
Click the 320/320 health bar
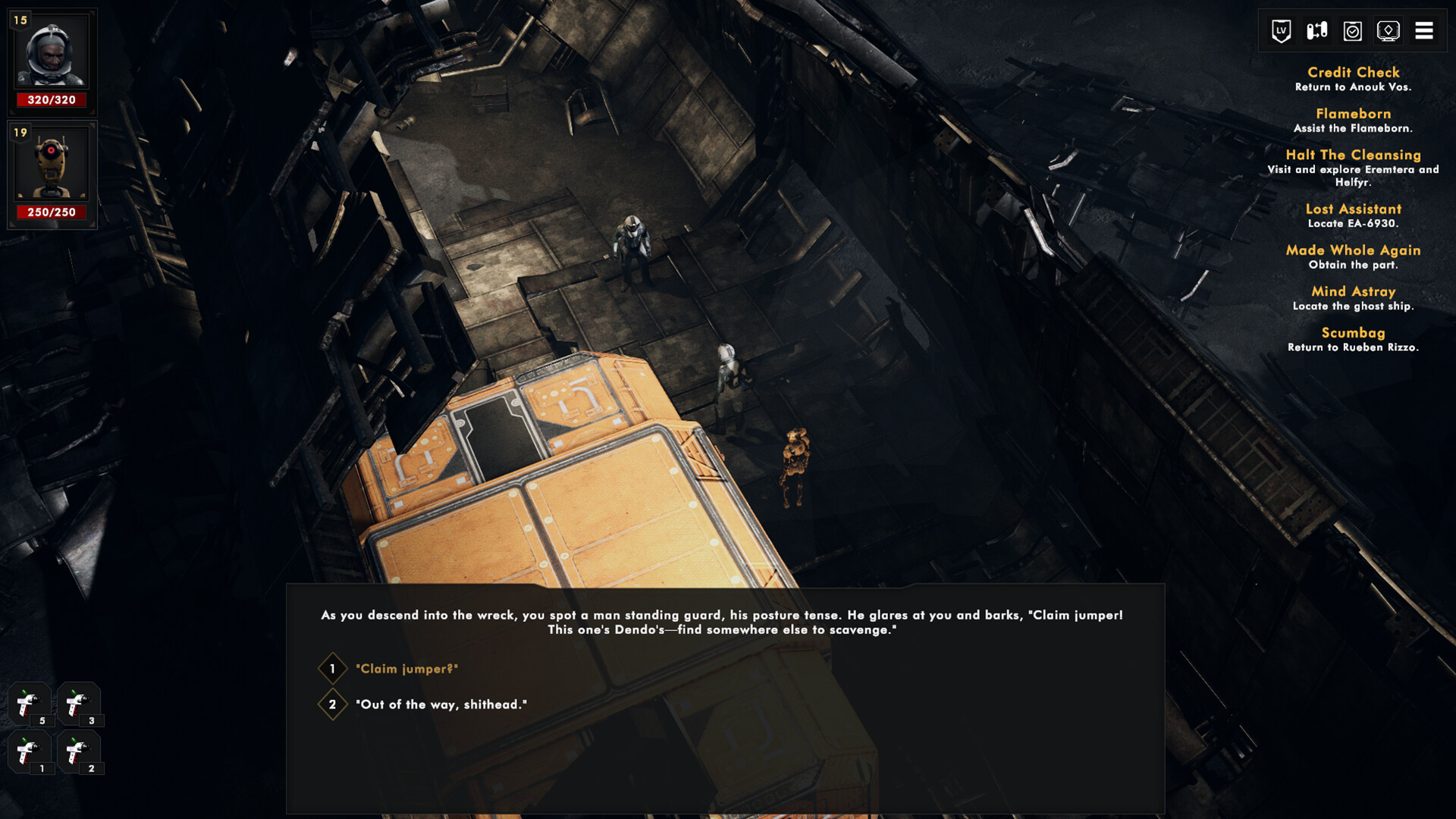point(52,100)
